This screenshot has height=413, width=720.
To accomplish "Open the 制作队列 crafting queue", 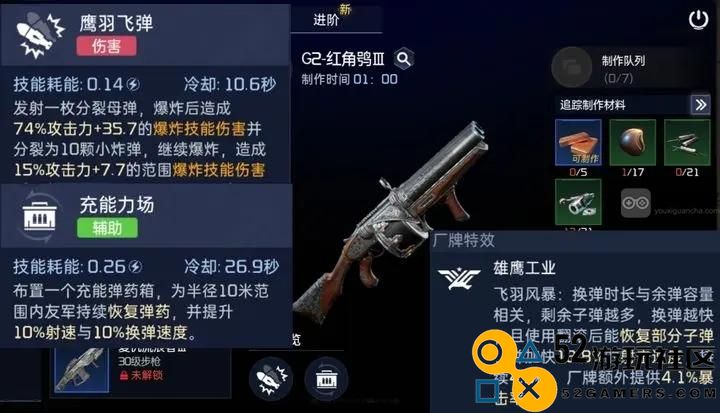I will tap(612, 66).
